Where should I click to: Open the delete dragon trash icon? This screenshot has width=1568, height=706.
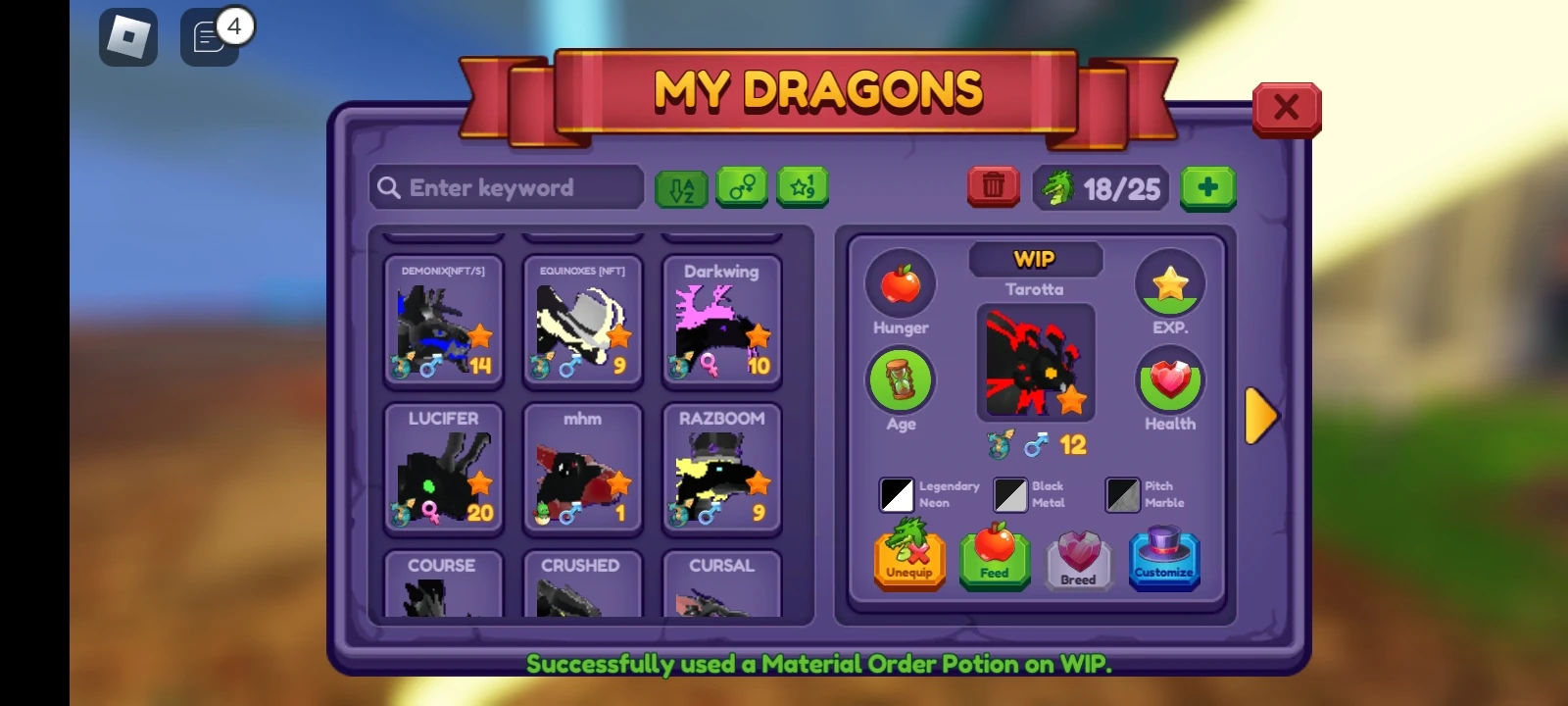(x=992, y=186)
